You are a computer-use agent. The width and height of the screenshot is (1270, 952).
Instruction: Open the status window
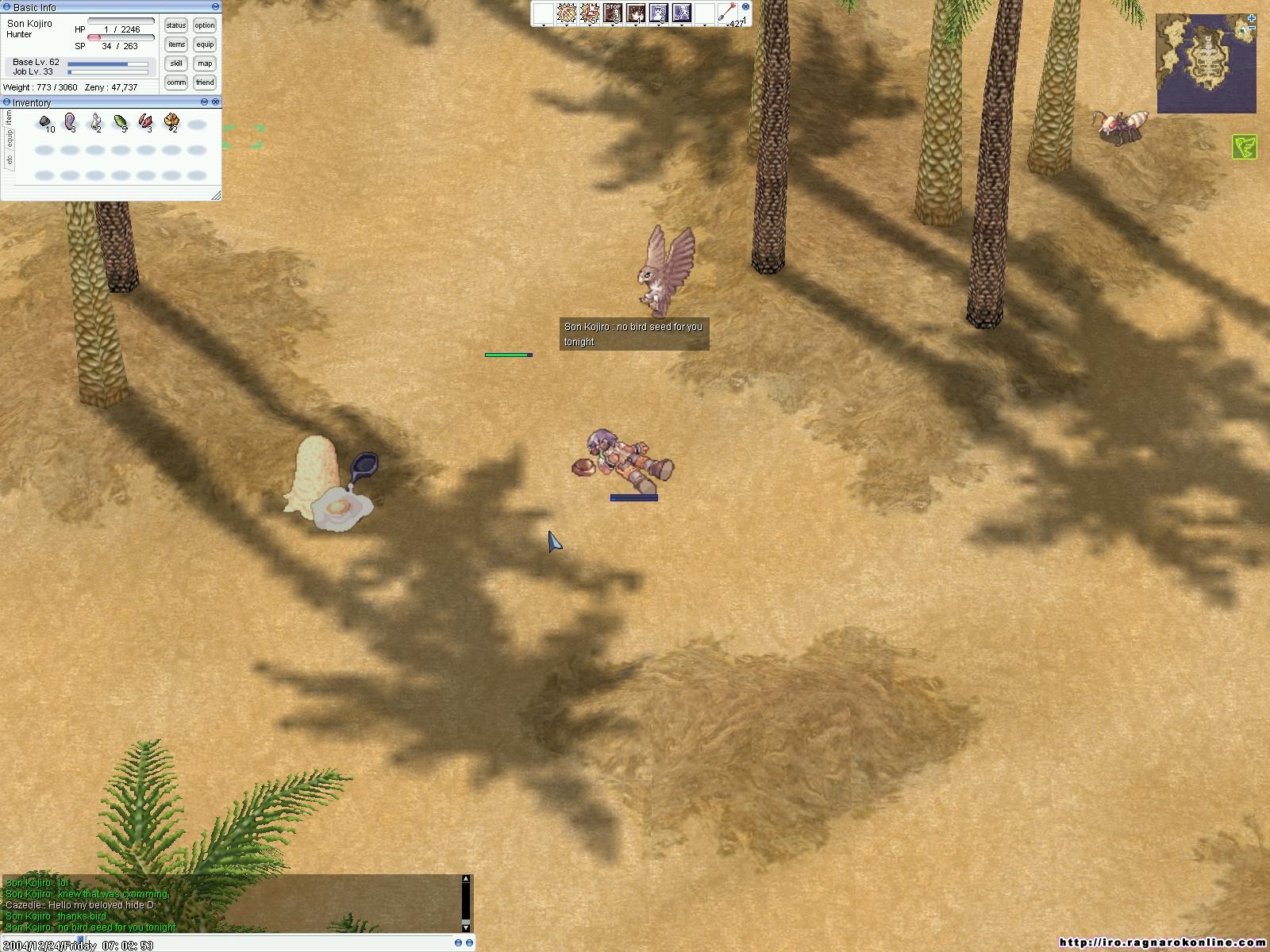tap(176, 25)
